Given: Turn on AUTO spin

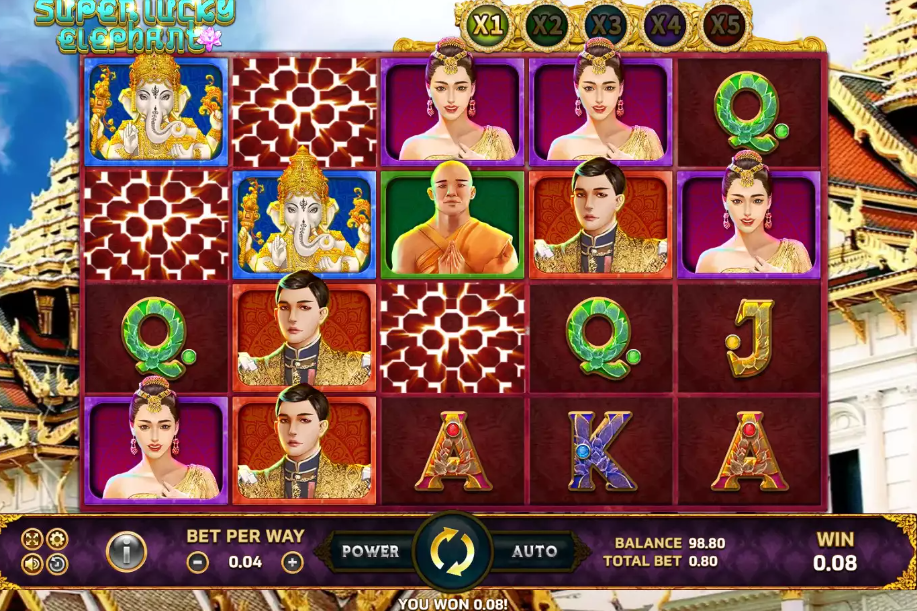Looking at the screenshot, I should [534, 551].
